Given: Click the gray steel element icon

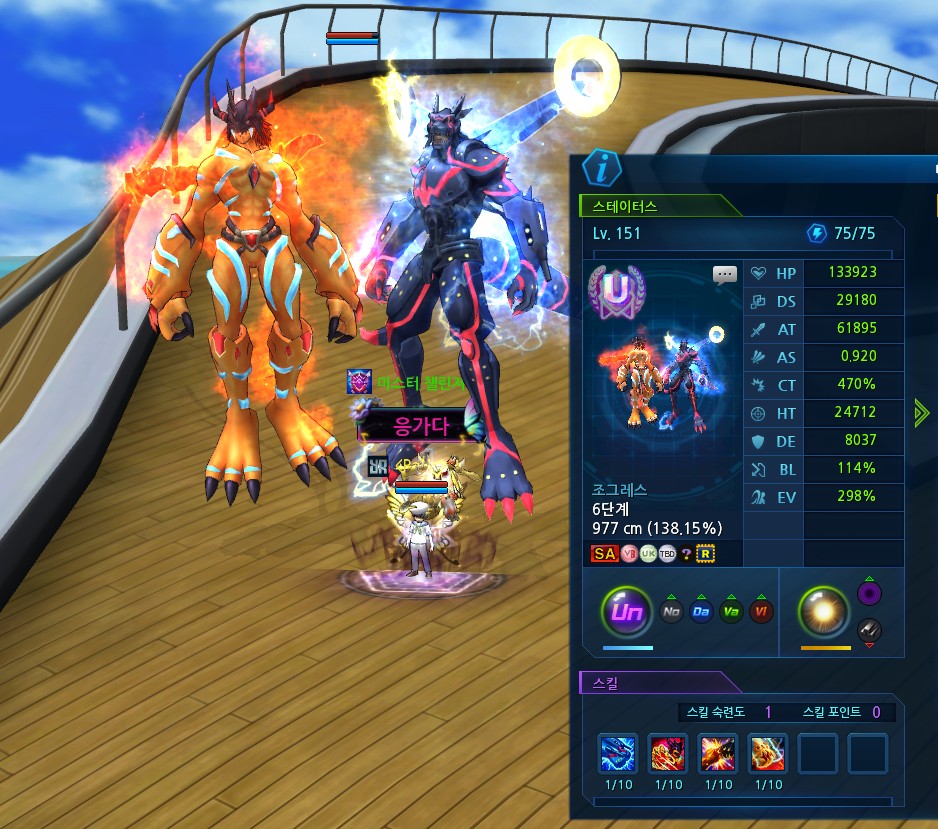Looking at the screenshot, I should click(x=869, y=629).
